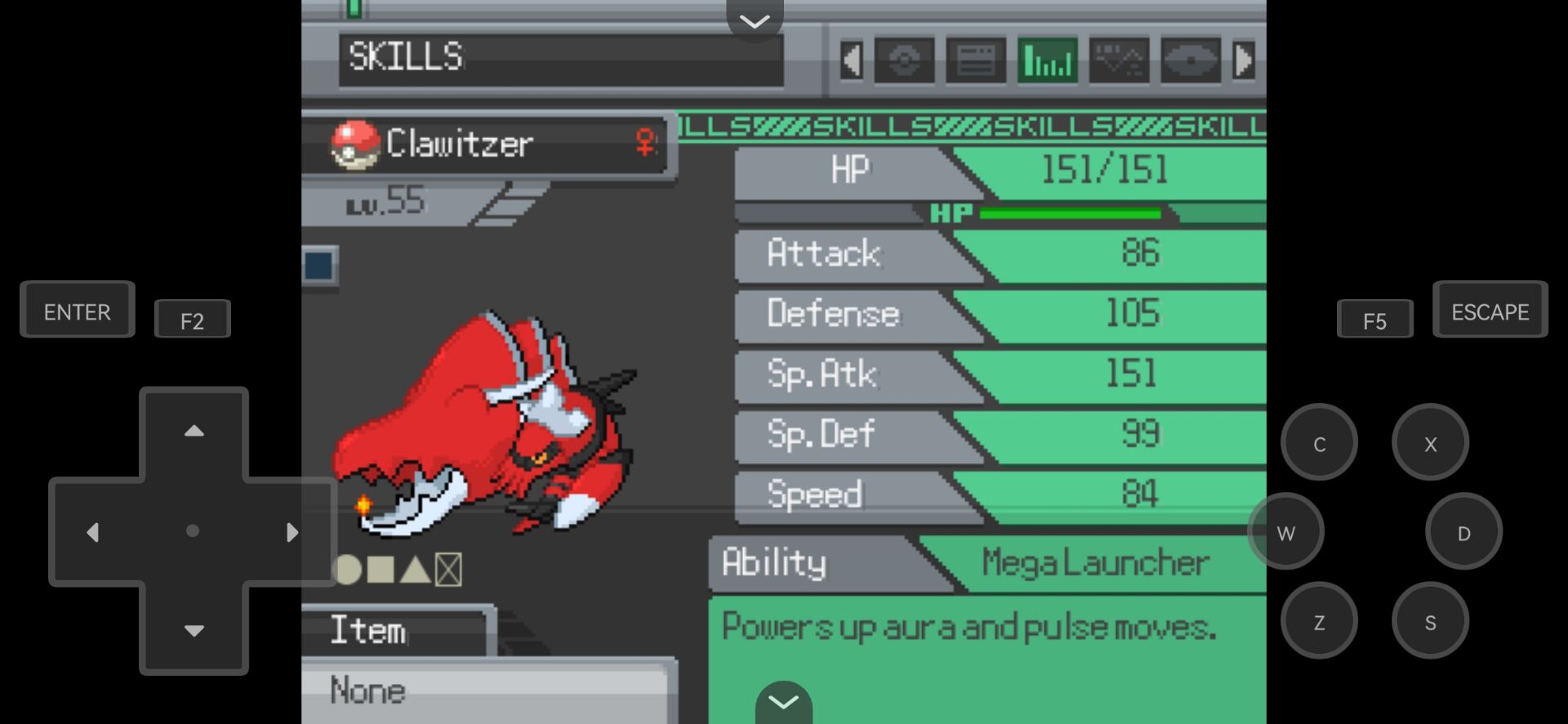Switch to the Poké Ball info tab
This screenshot has width=1568, height=724.
[x=904, y=60]
